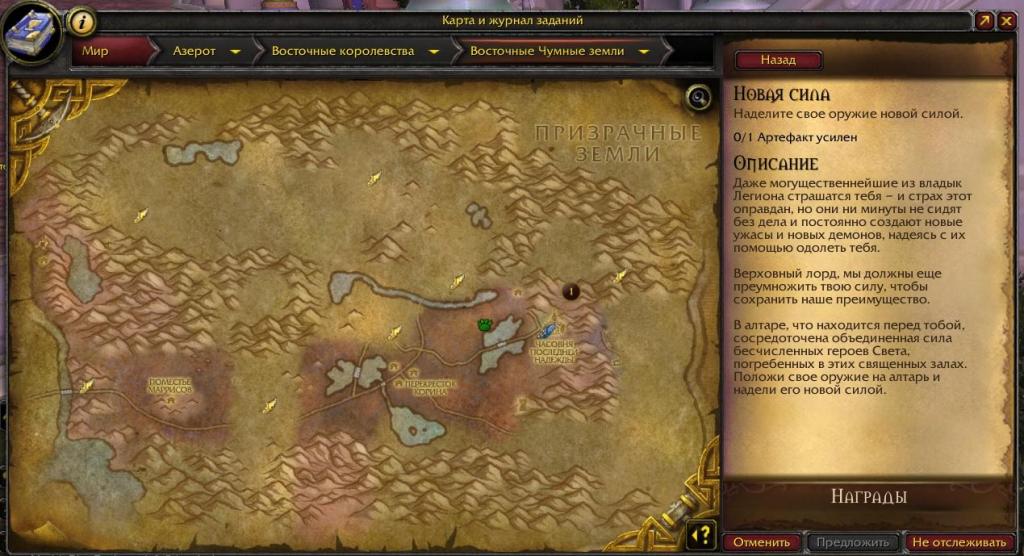
Task: Go to Азерот map level
Action: (x=193, y=51)
